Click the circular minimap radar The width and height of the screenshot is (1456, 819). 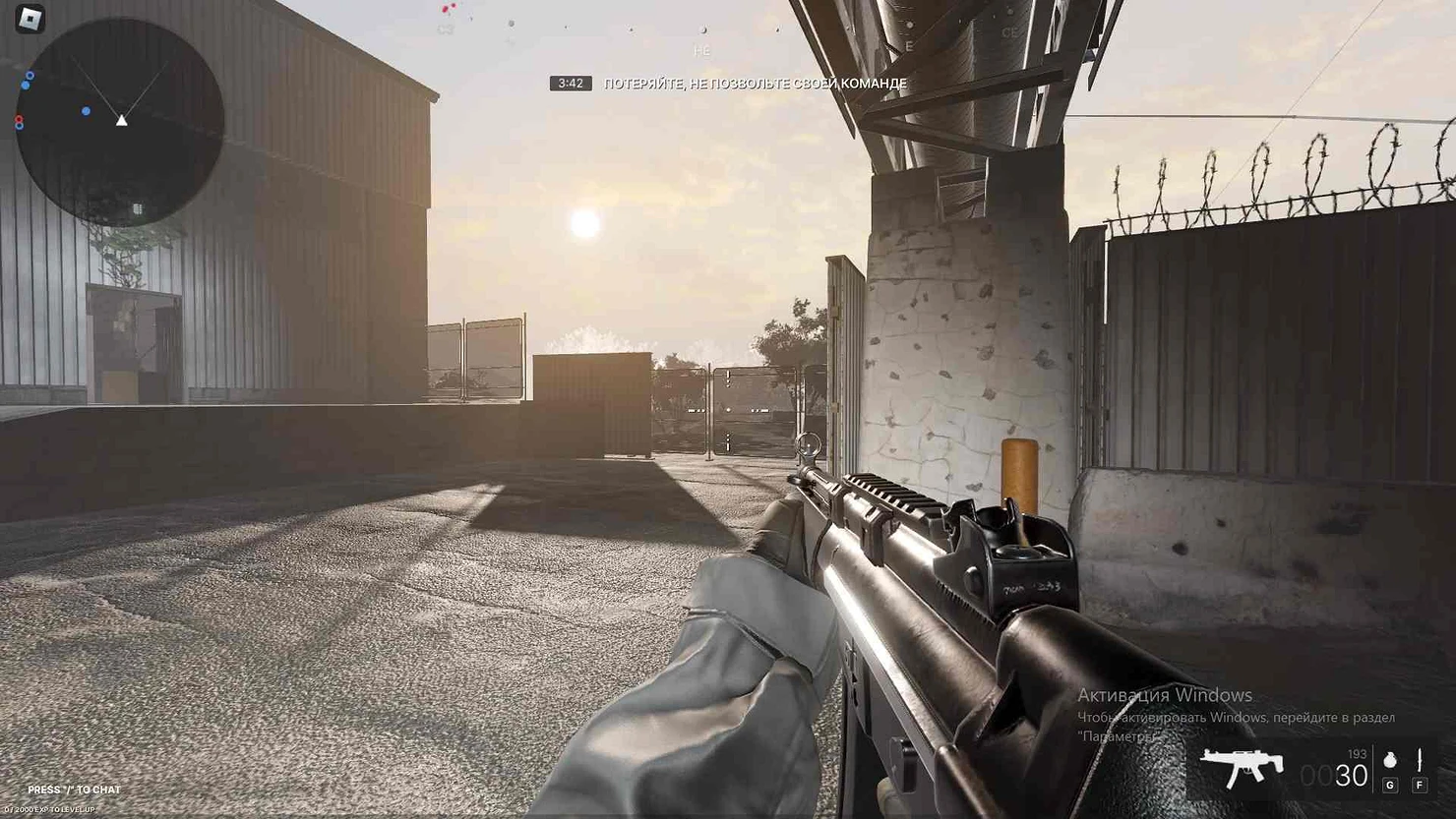click(120, 122)
